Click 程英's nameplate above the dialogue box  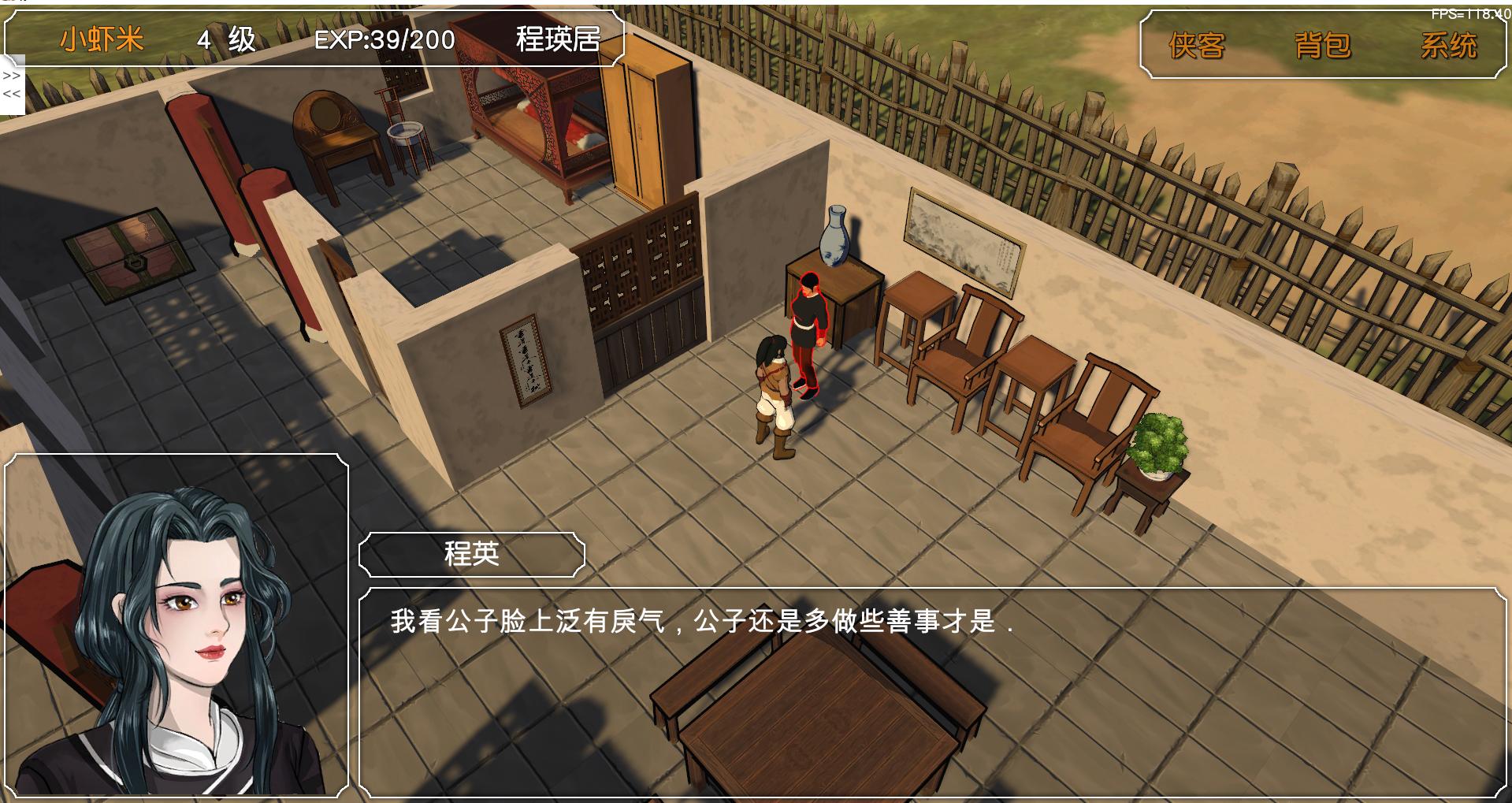coord(470,554)
